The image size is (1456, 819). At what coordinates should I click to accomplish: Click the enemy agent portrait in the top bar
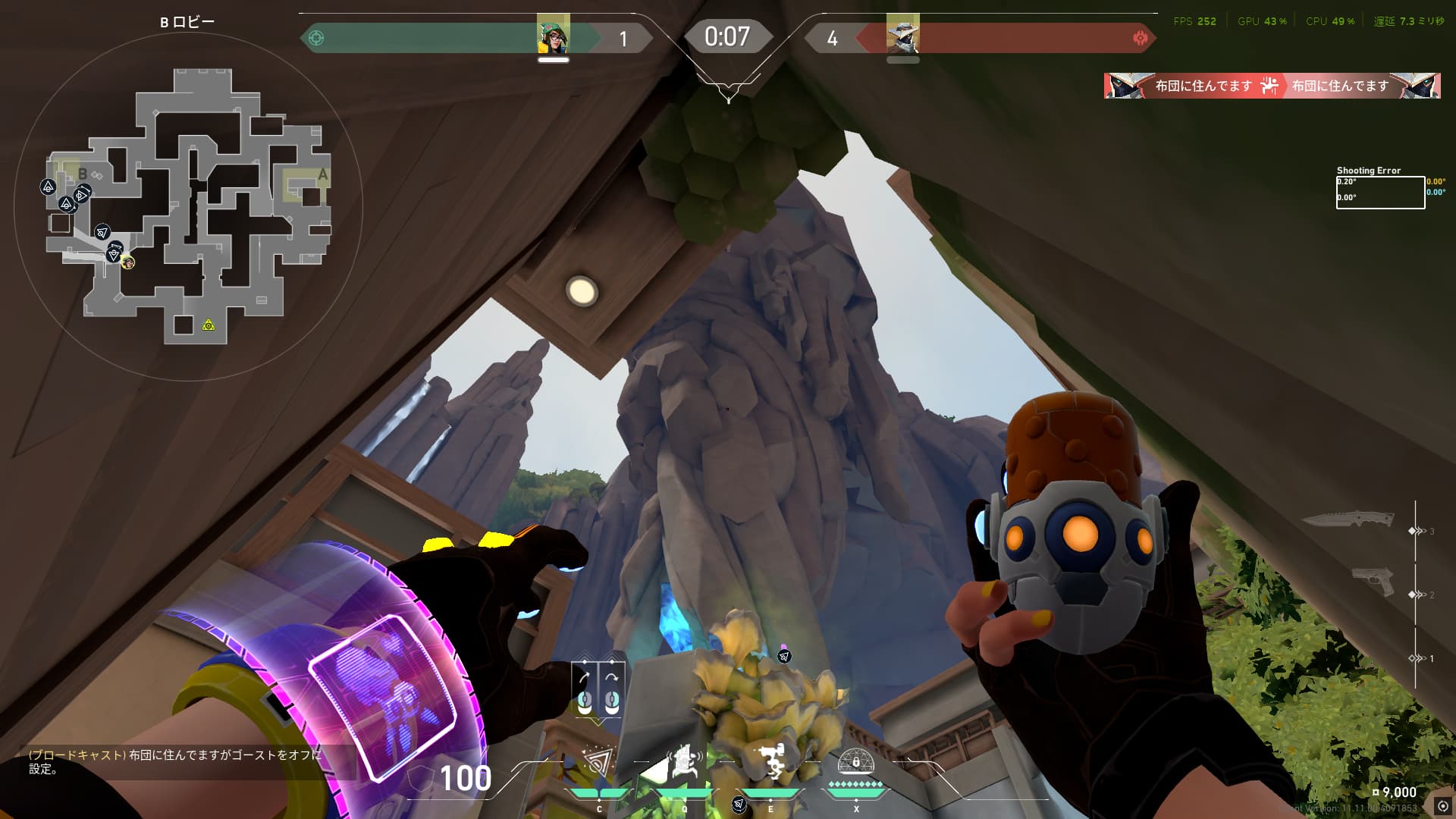click(902, 34)
